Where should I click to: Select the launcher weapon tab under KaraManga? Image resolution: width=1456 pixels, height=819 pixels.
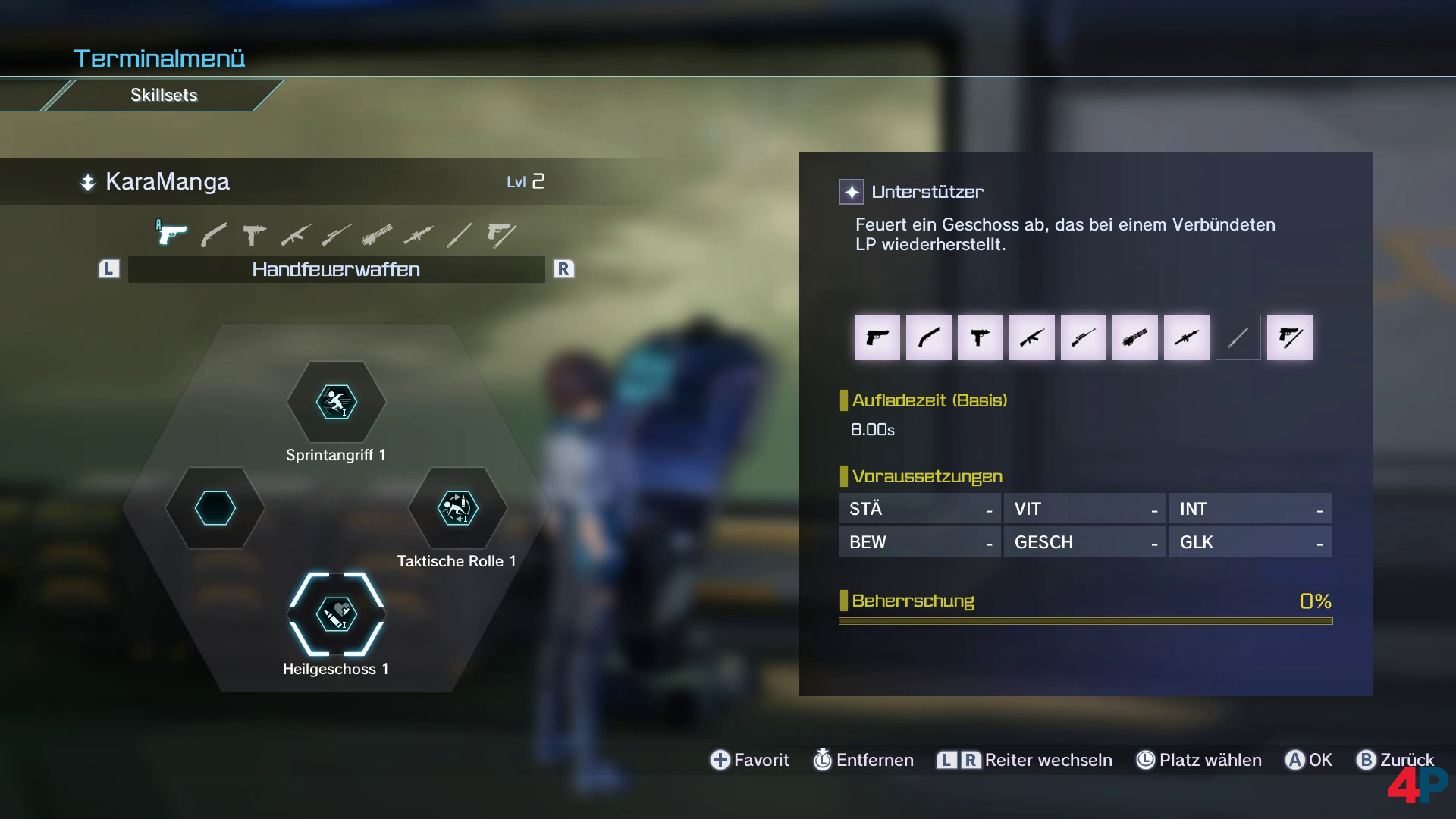pyautogui.click(x=418, y=235)
